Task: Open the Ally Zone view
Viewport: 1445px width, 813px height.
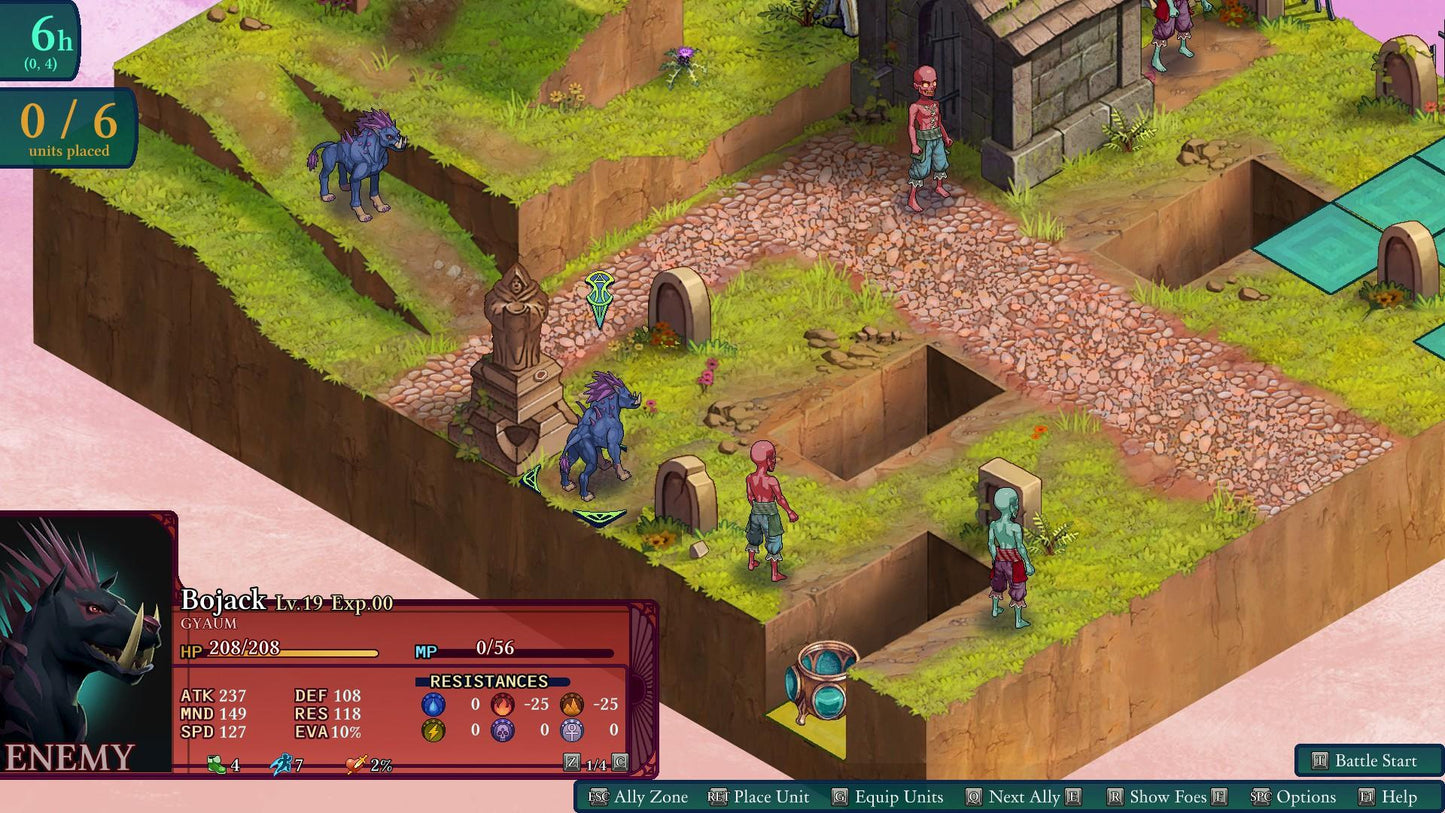Action: [640, 797]
